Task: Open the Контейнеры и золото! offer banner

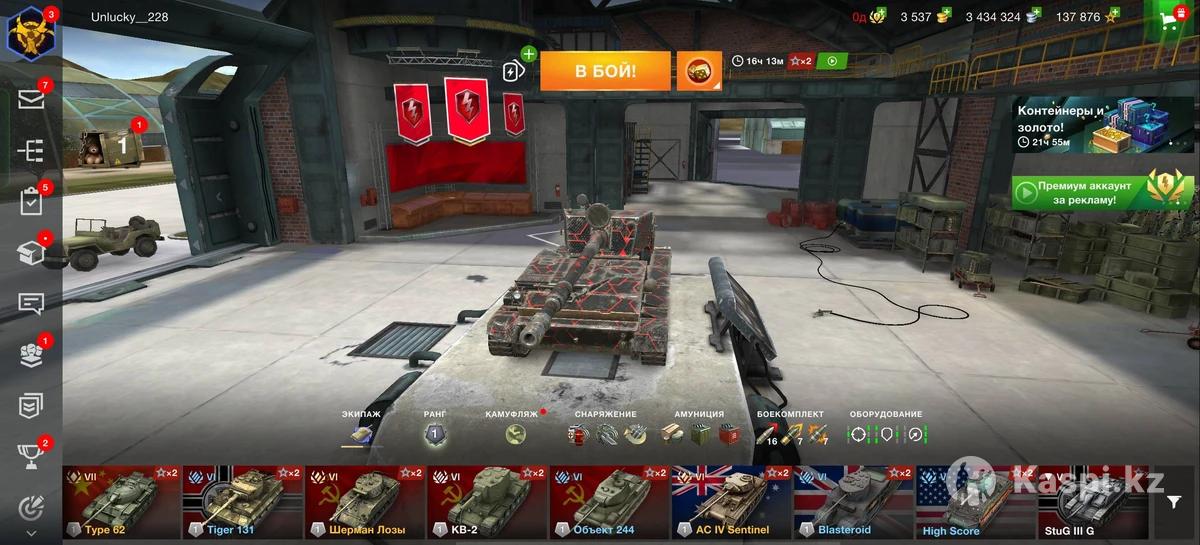Action: pos(1100,126)
